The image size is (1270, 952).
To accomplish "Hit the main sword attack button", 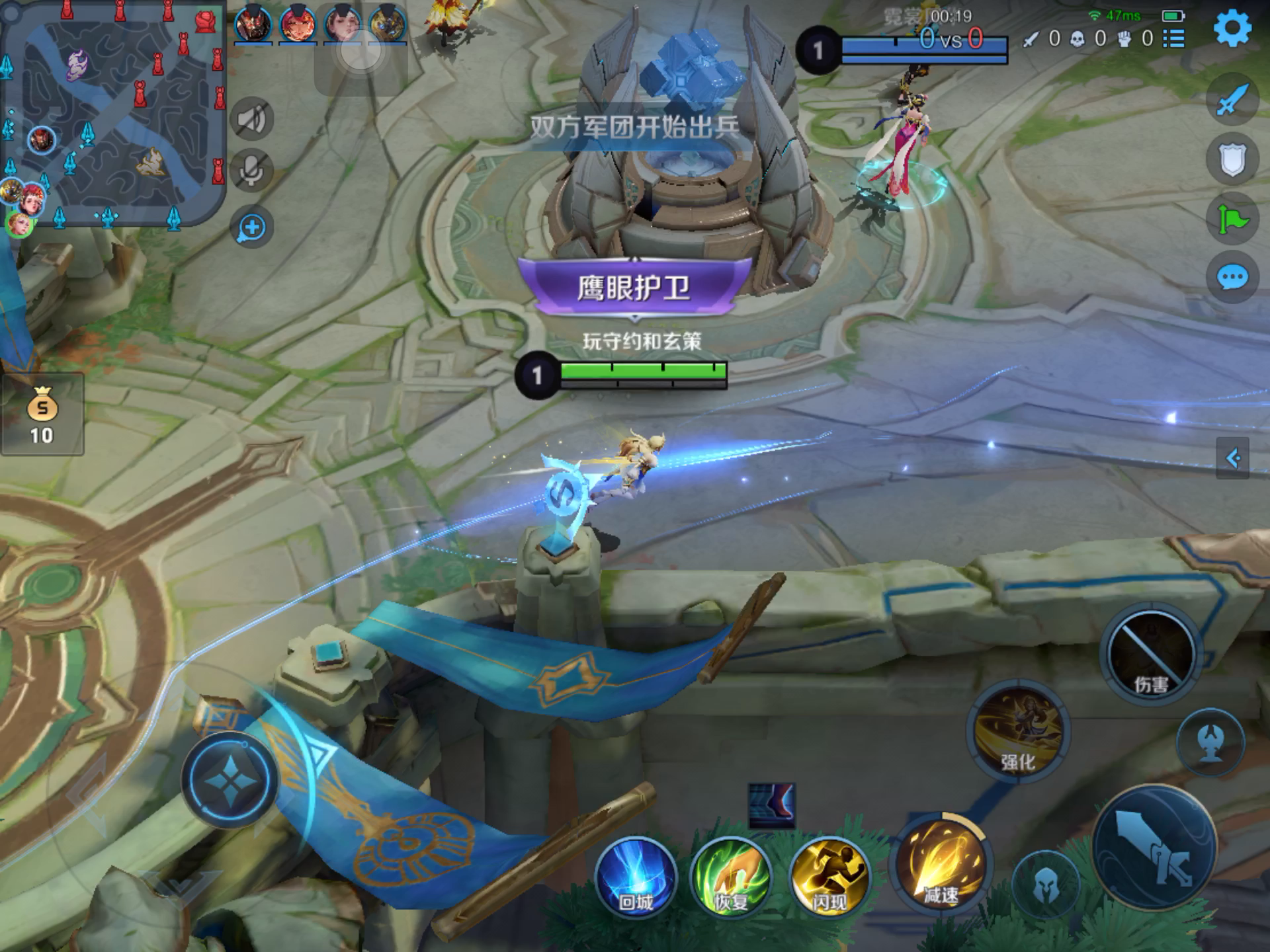I will [x=1154, y=848].
